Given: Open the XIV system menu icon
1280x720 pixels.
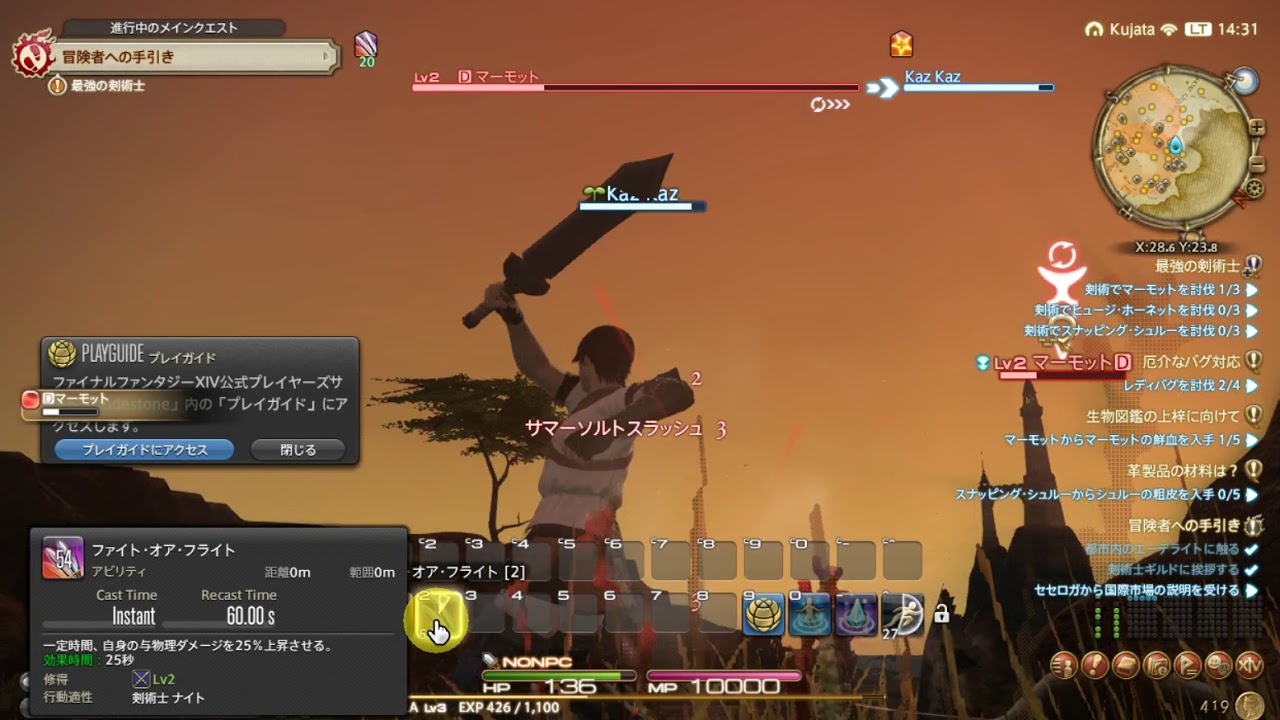Looking at the screenshot, I should (x=1249, y=664).
